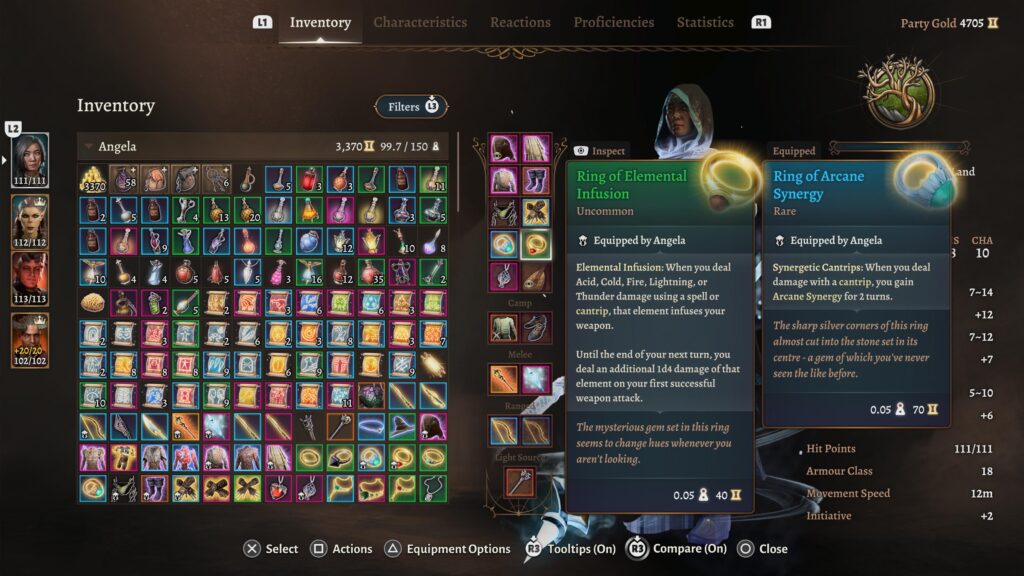The image size is (1024, 576).
Task: Choose the equipped hood helmet slot
Action: coord(504,149)
